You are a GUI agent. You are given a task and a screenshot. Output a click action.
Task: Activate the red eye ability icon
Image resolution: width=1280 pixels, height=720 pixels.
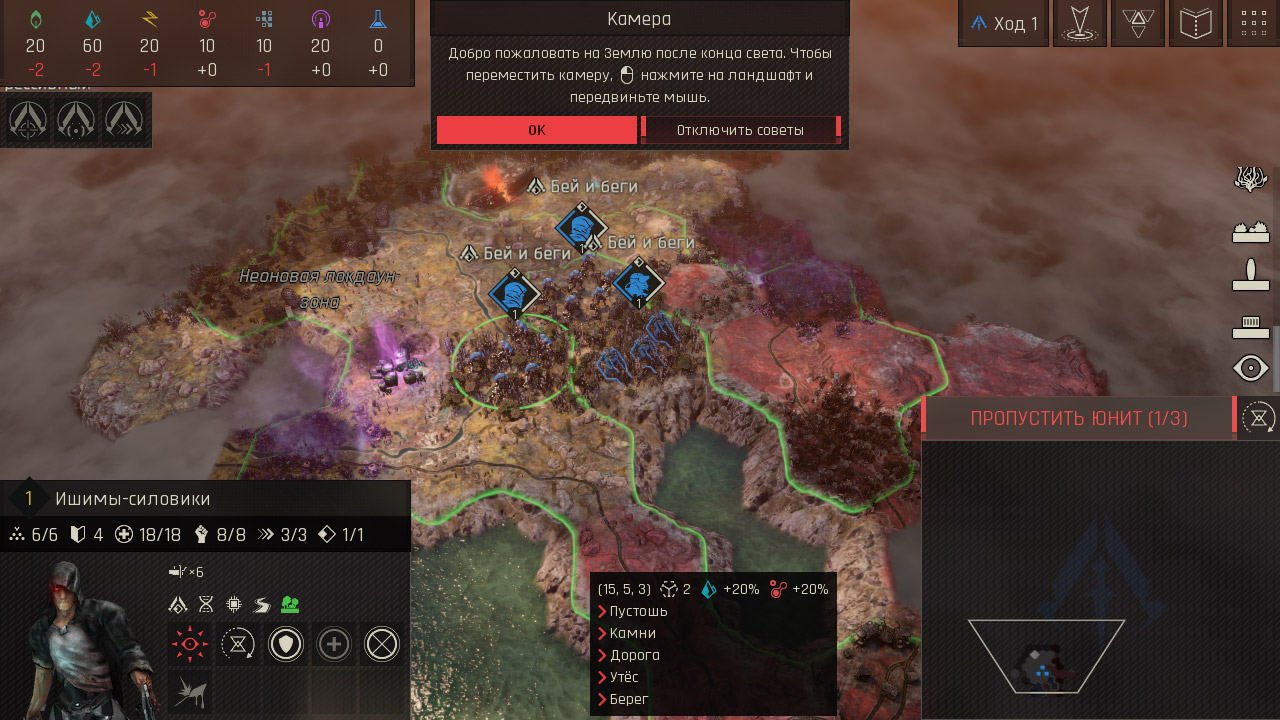click(189, 645)
